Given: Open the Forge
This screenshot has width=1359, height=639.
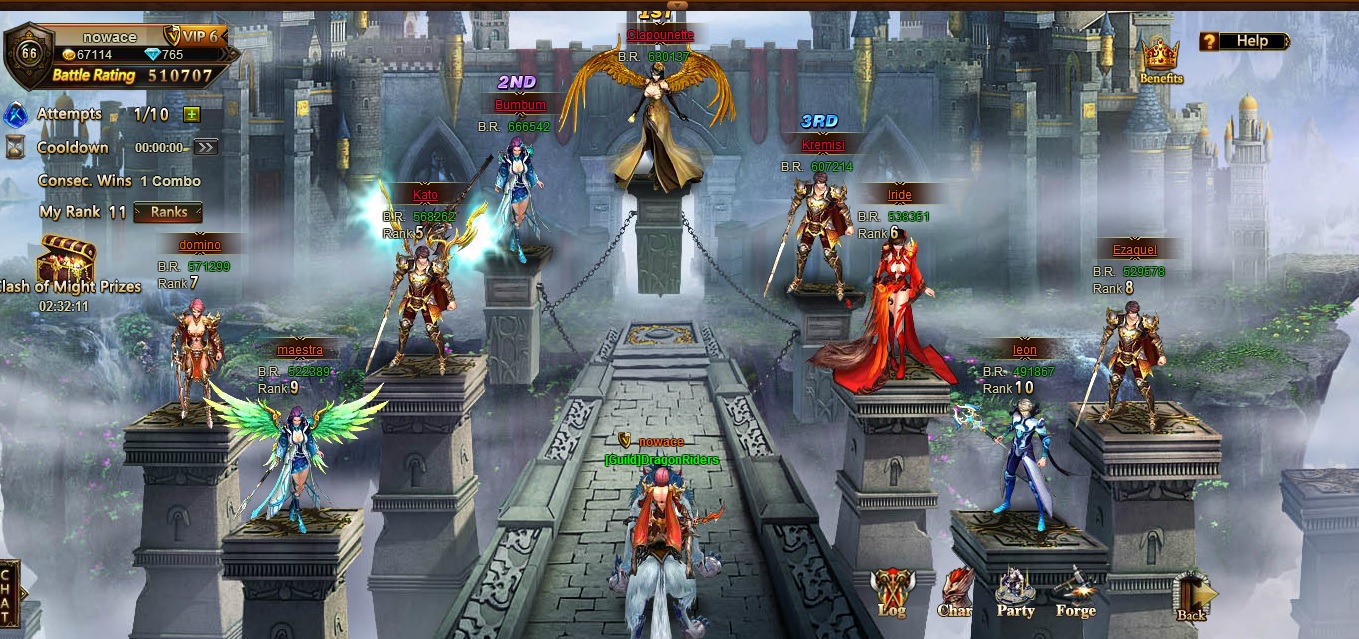Looking at the screenshot, I should (x=1075, y=592).
